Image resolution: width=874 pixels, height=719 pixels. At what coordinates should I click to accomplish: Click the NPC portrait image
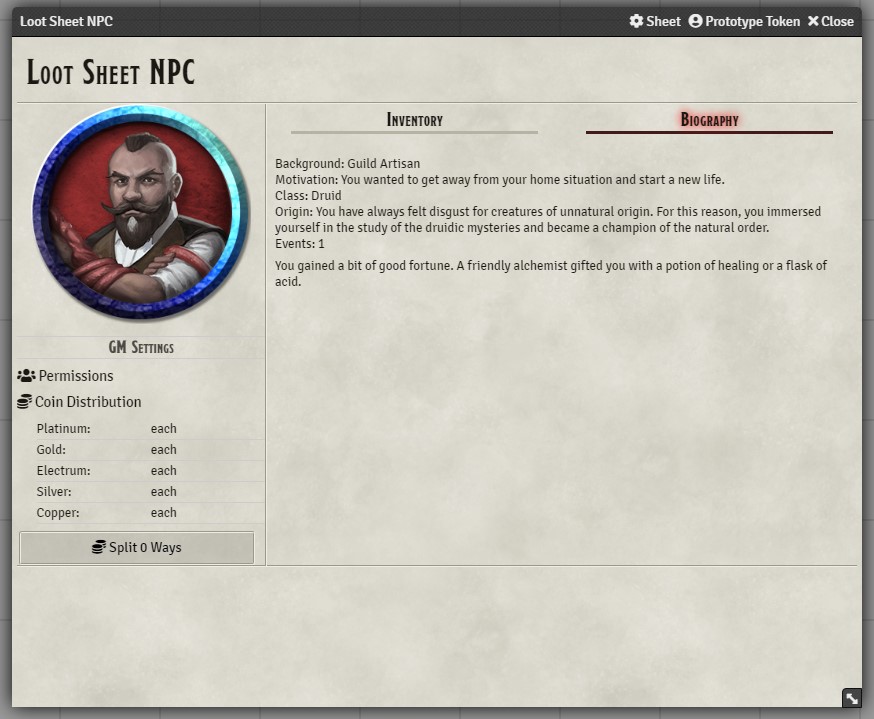coord(140,214)
